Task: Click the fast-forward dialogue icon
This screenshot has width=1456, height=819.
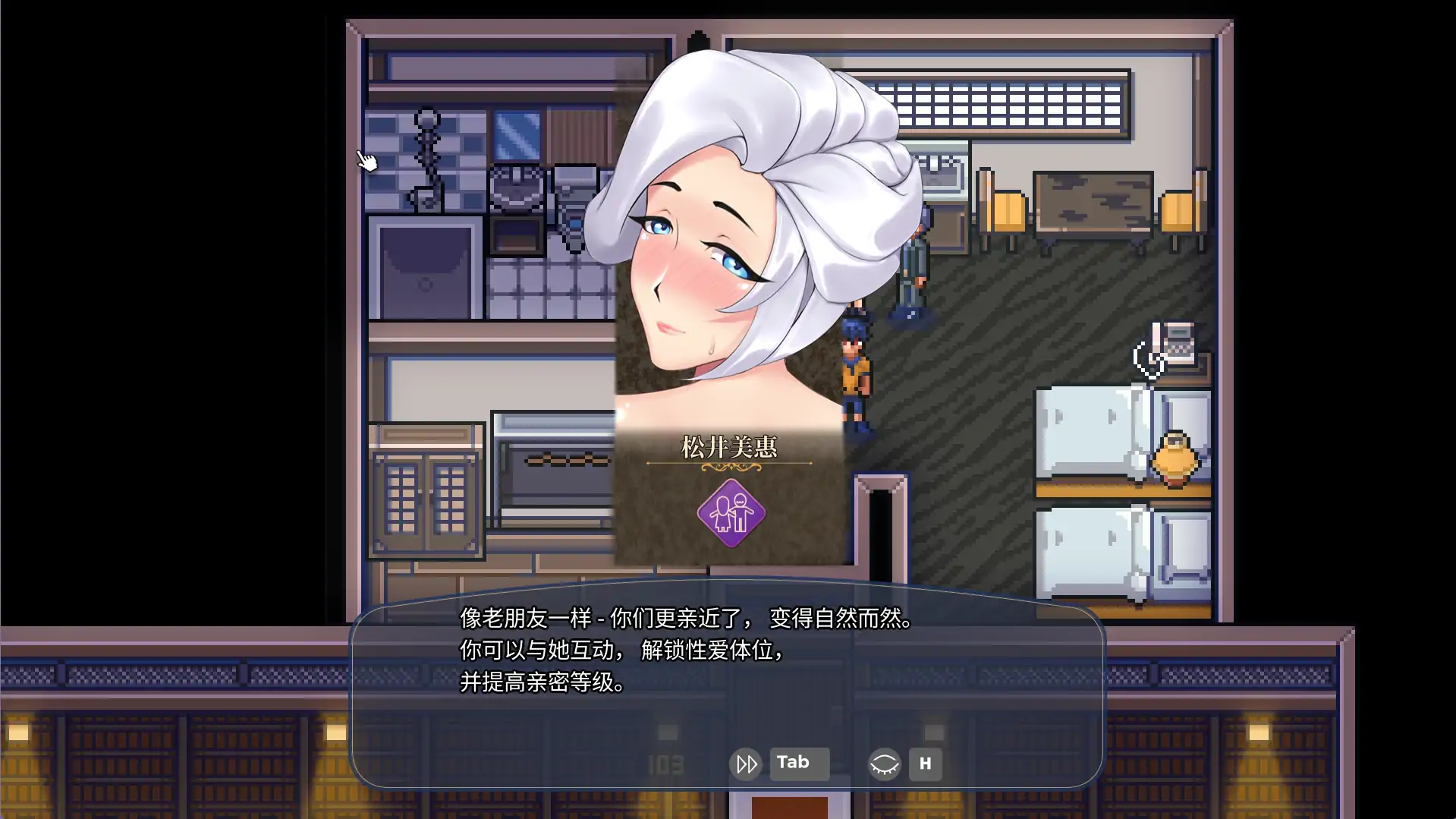Action: coord(746,764)
